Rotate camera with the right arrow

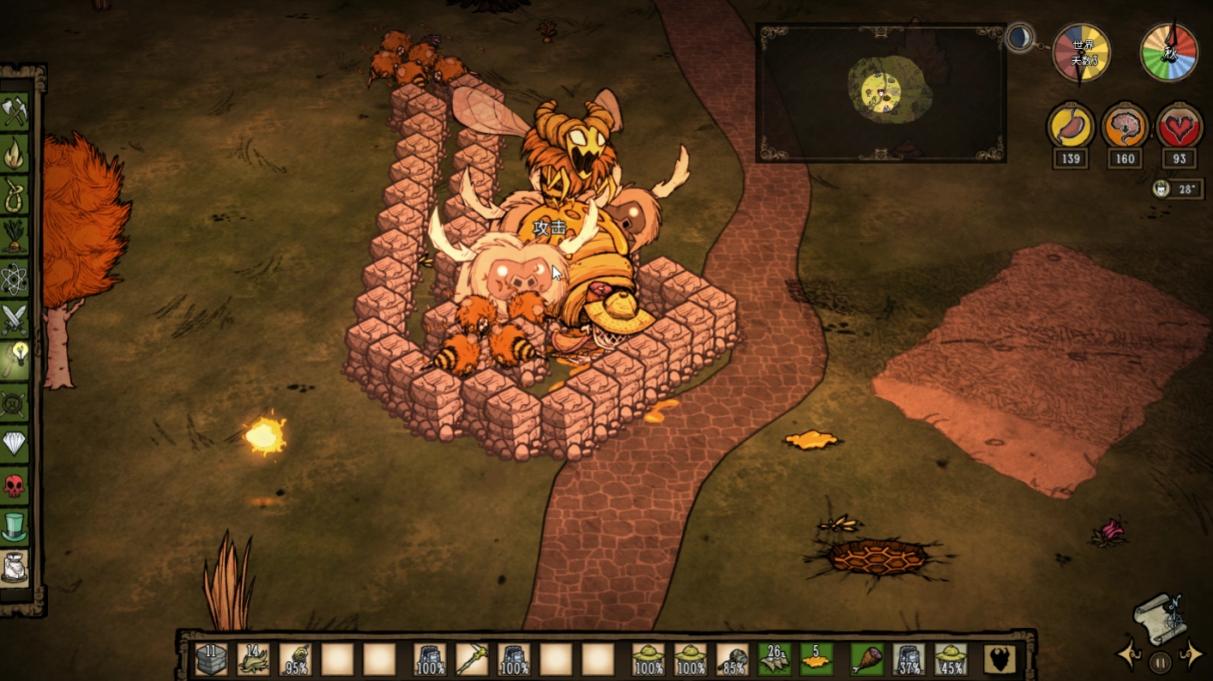(1191, 655)
